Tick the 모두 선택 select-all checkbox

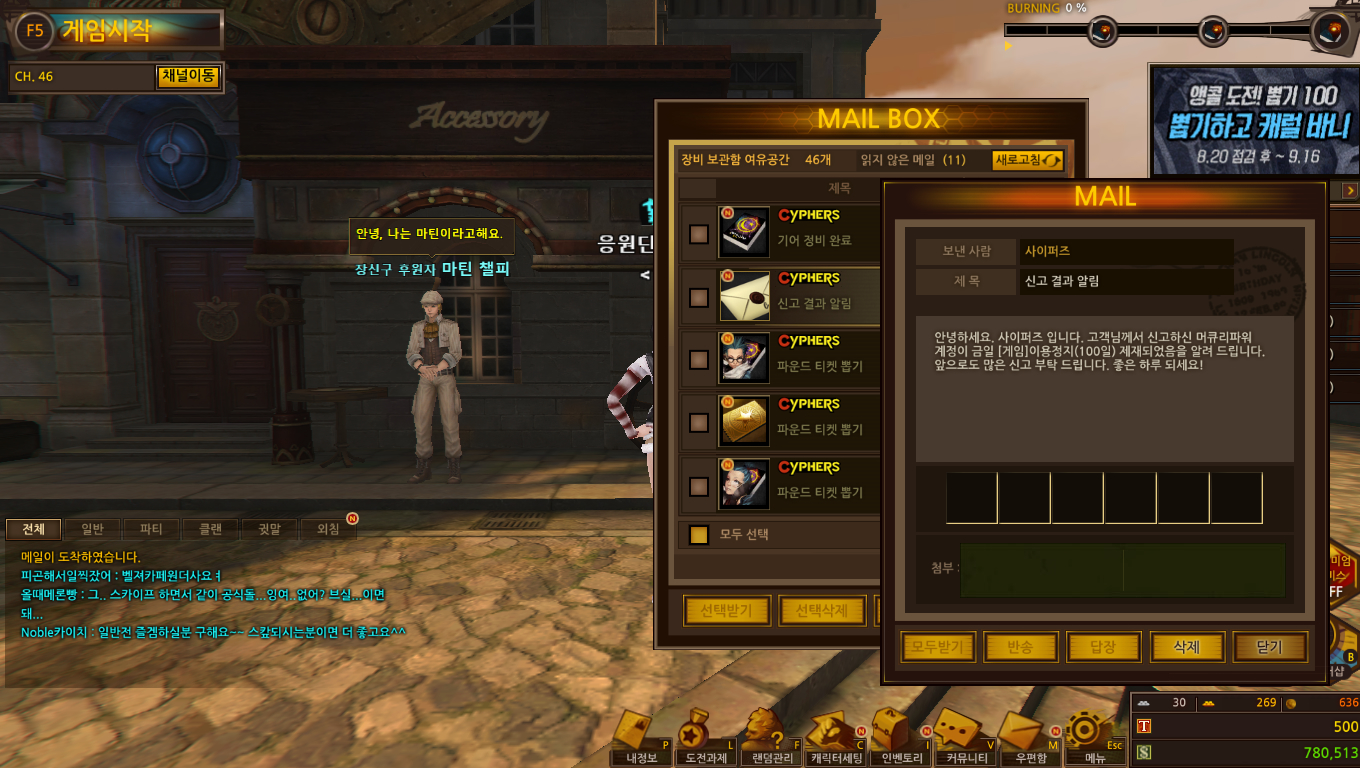699,535
